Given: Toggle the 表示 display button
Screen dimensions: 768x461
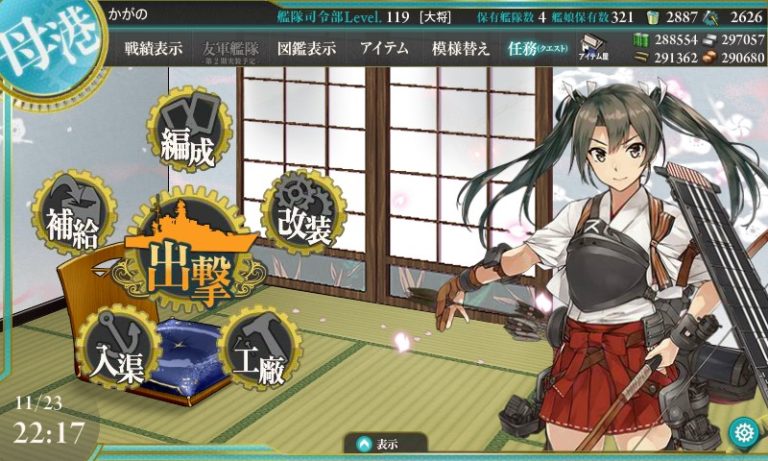Looking at the screenshot, I should [384, 443].
